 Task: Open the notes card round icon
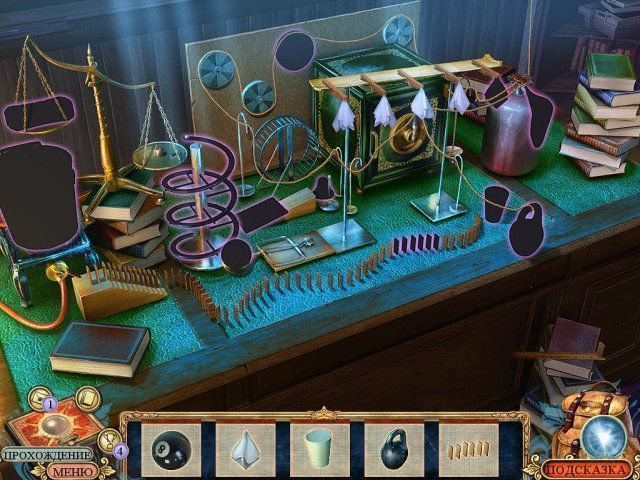coord(88,397)
